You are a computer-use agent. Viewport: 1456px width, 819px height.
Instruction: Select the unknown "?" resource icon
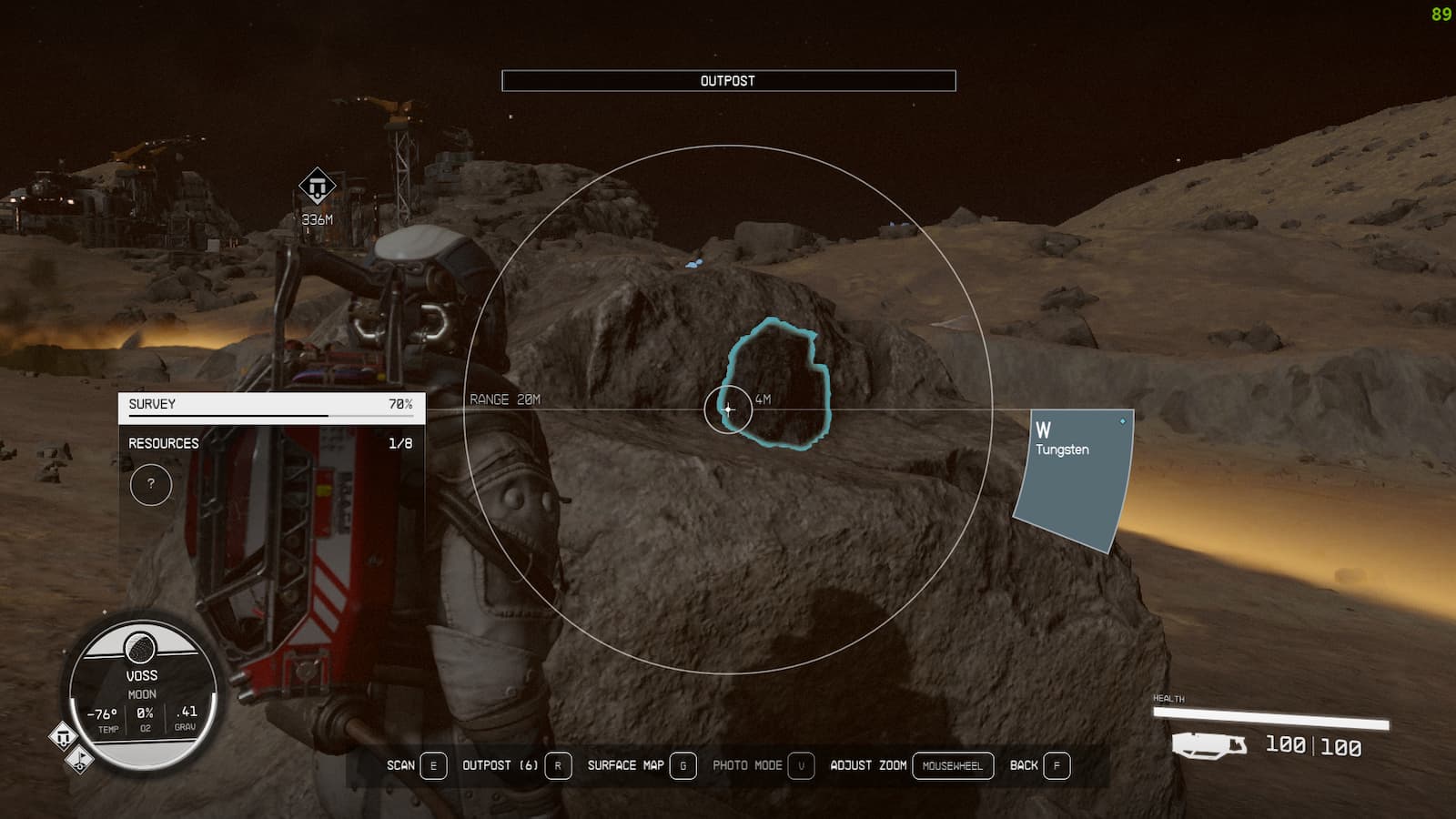click(151, 485)
